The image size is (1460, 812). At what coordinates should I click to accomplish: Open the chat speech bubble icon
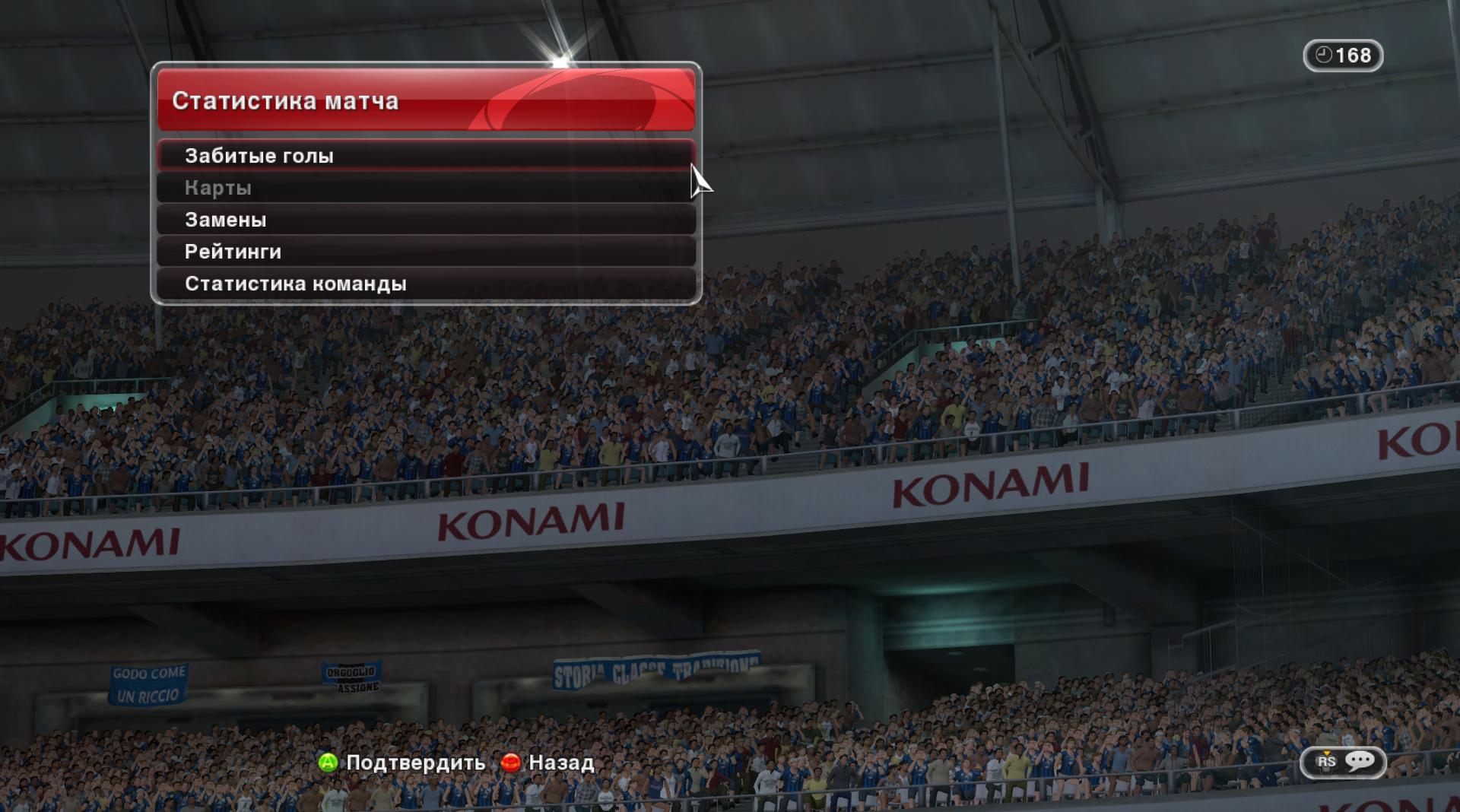coord(1360,761)
